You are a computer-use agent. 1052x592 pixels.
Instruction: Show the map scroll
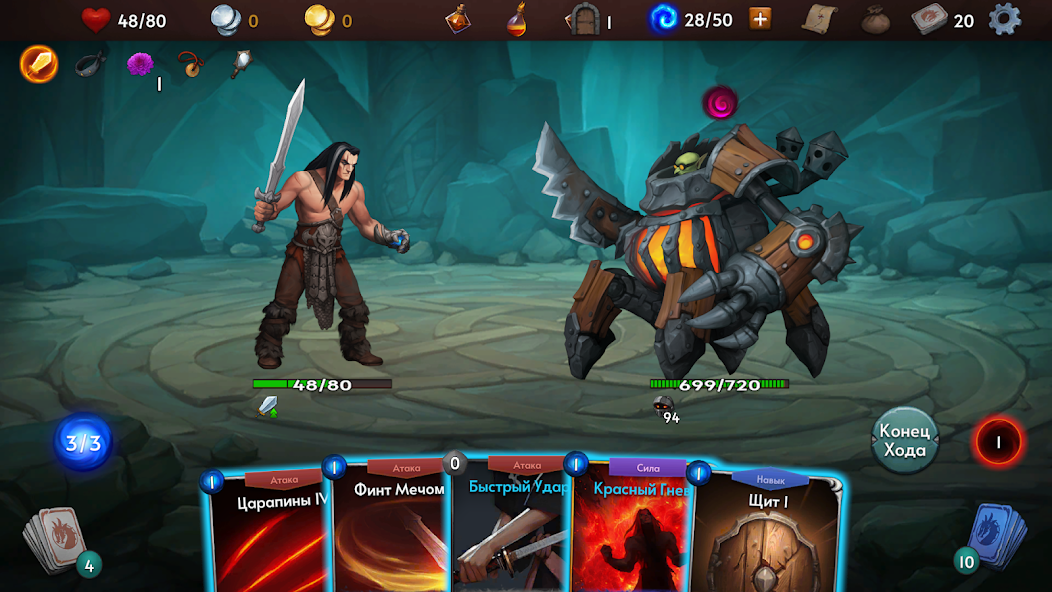(818, 19)
